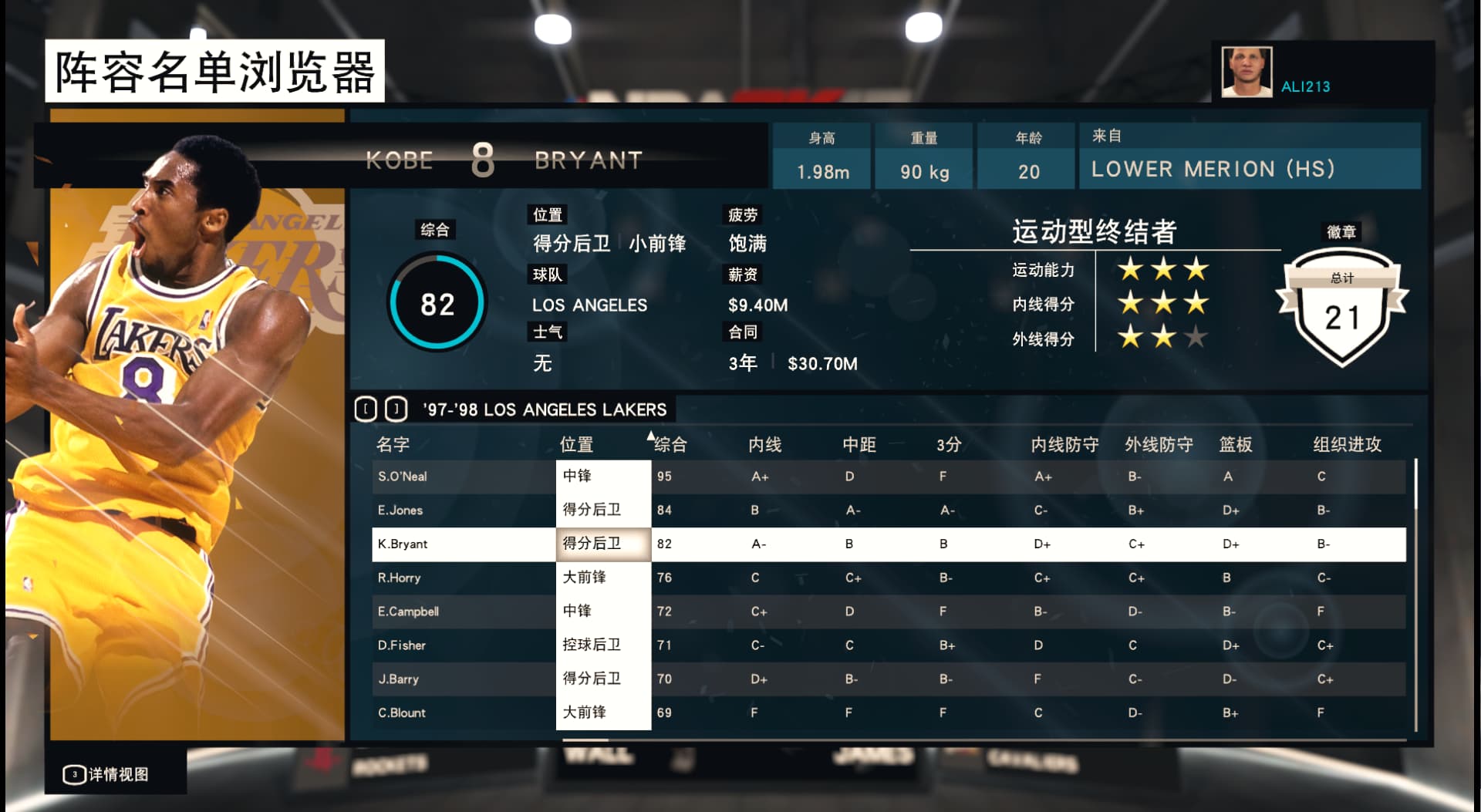Select the J.Barry player row
Image resolution: width=1481 pixels, height=812 pixels.
click(x=398, y=679)
